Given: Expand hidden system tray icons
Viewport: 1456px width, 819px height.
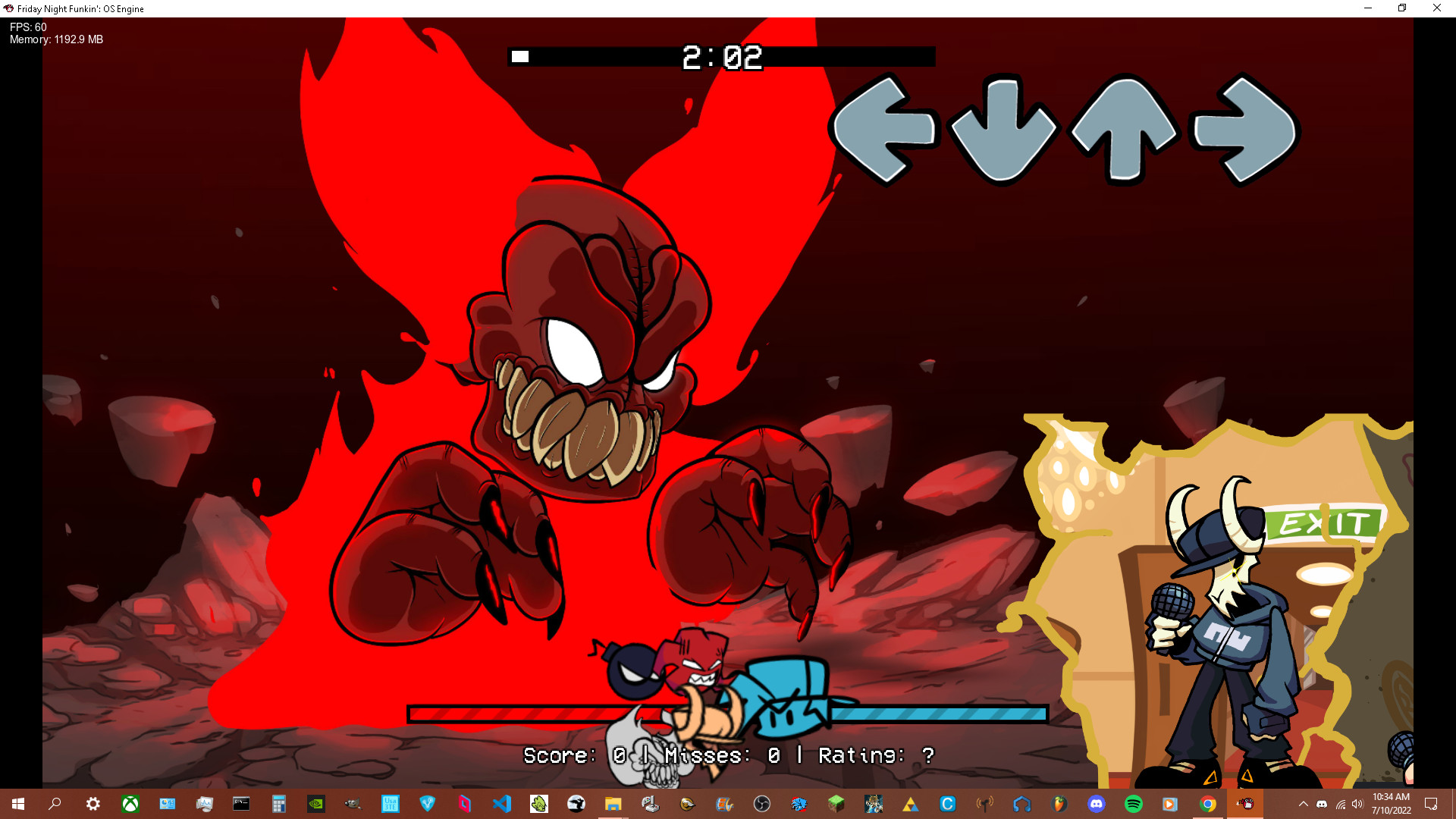Looking at the screenshot, I should (x=1304, y=804).
